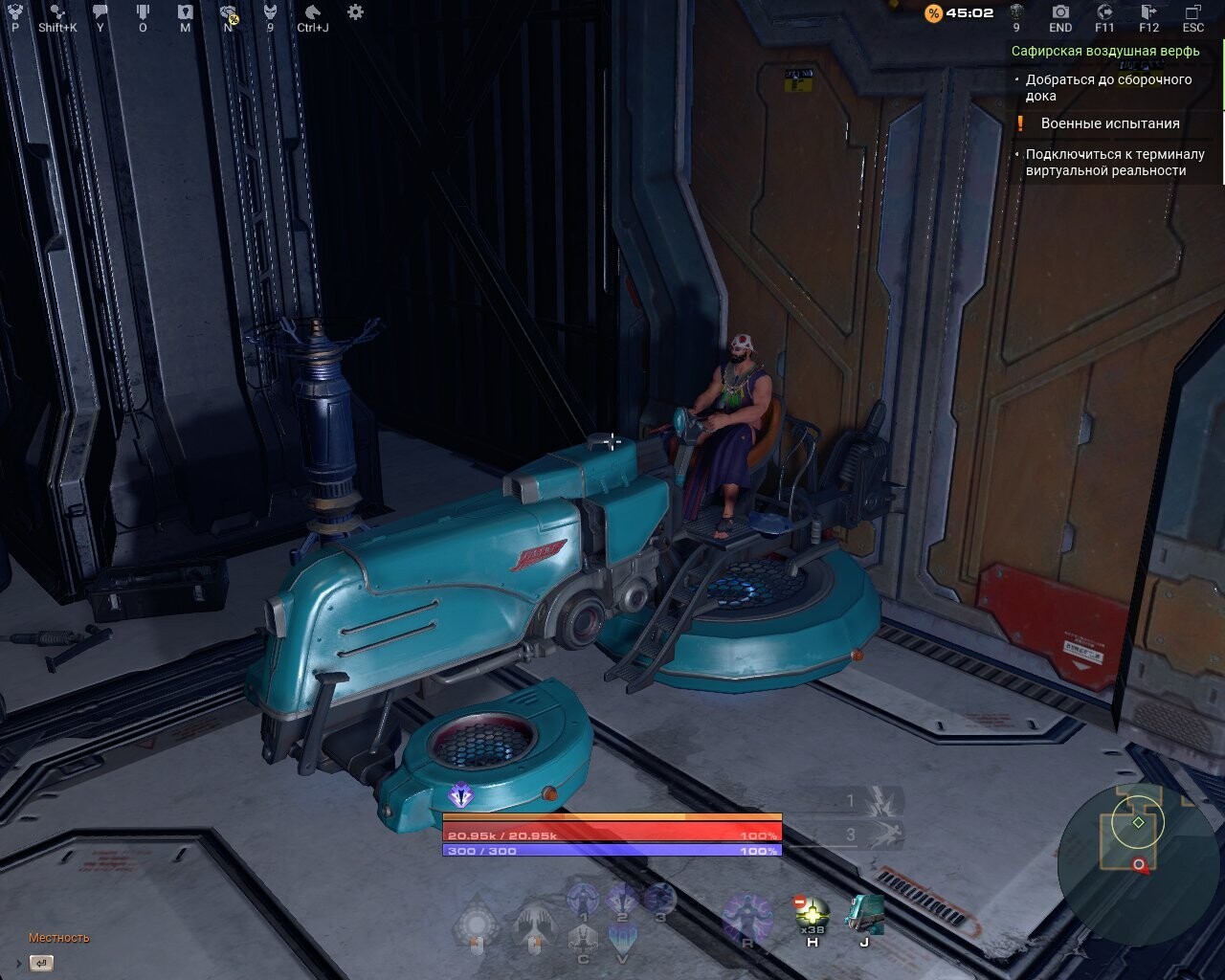Image resolution: width=1225 pixels, height=980 pixels.
Task: Select the 'Военные испытания' quest entry
Action: (x=1109, y=123)
